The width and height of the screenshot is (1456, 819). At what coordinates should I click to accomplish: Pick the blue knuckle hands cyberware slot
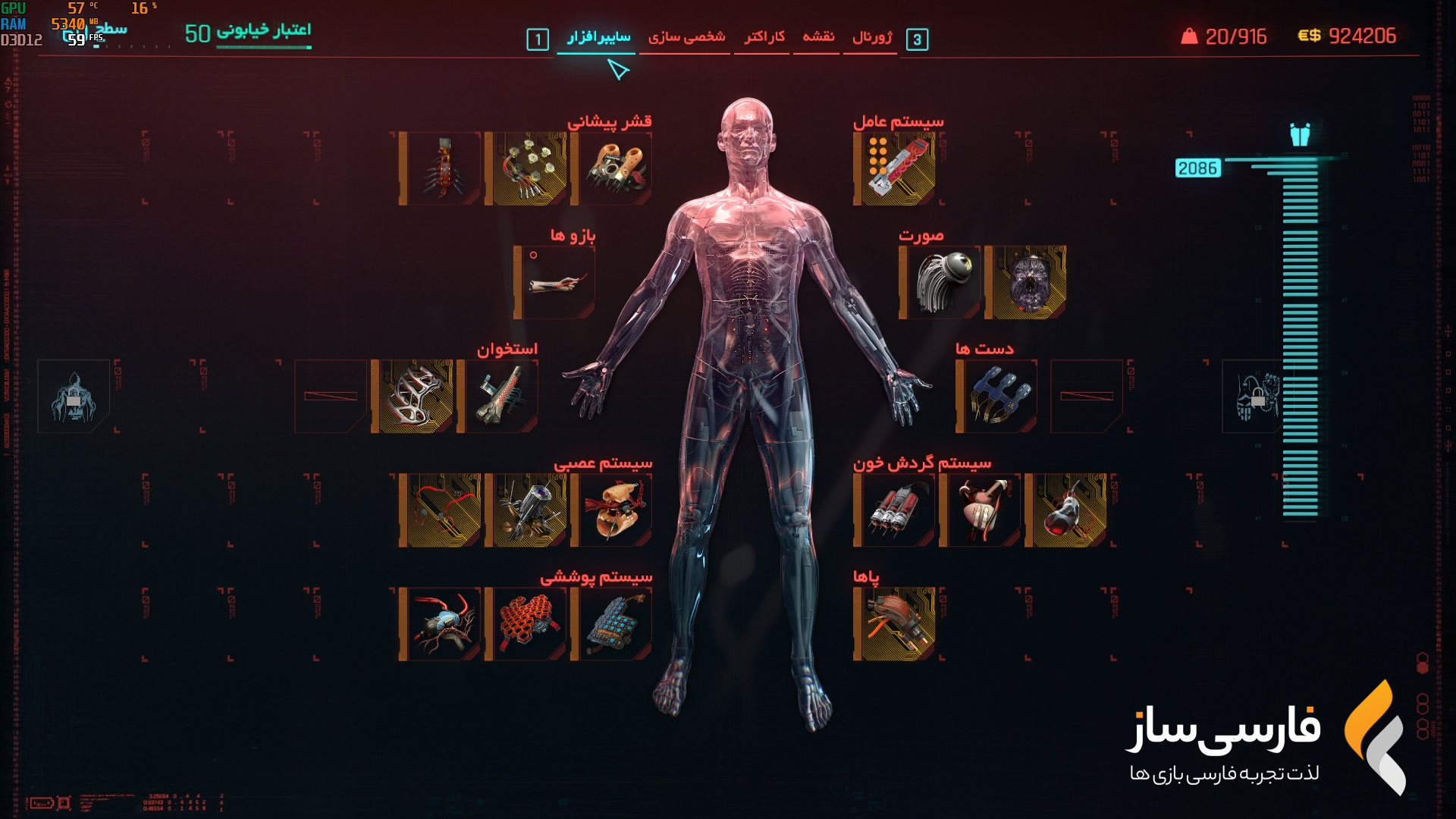998,396
